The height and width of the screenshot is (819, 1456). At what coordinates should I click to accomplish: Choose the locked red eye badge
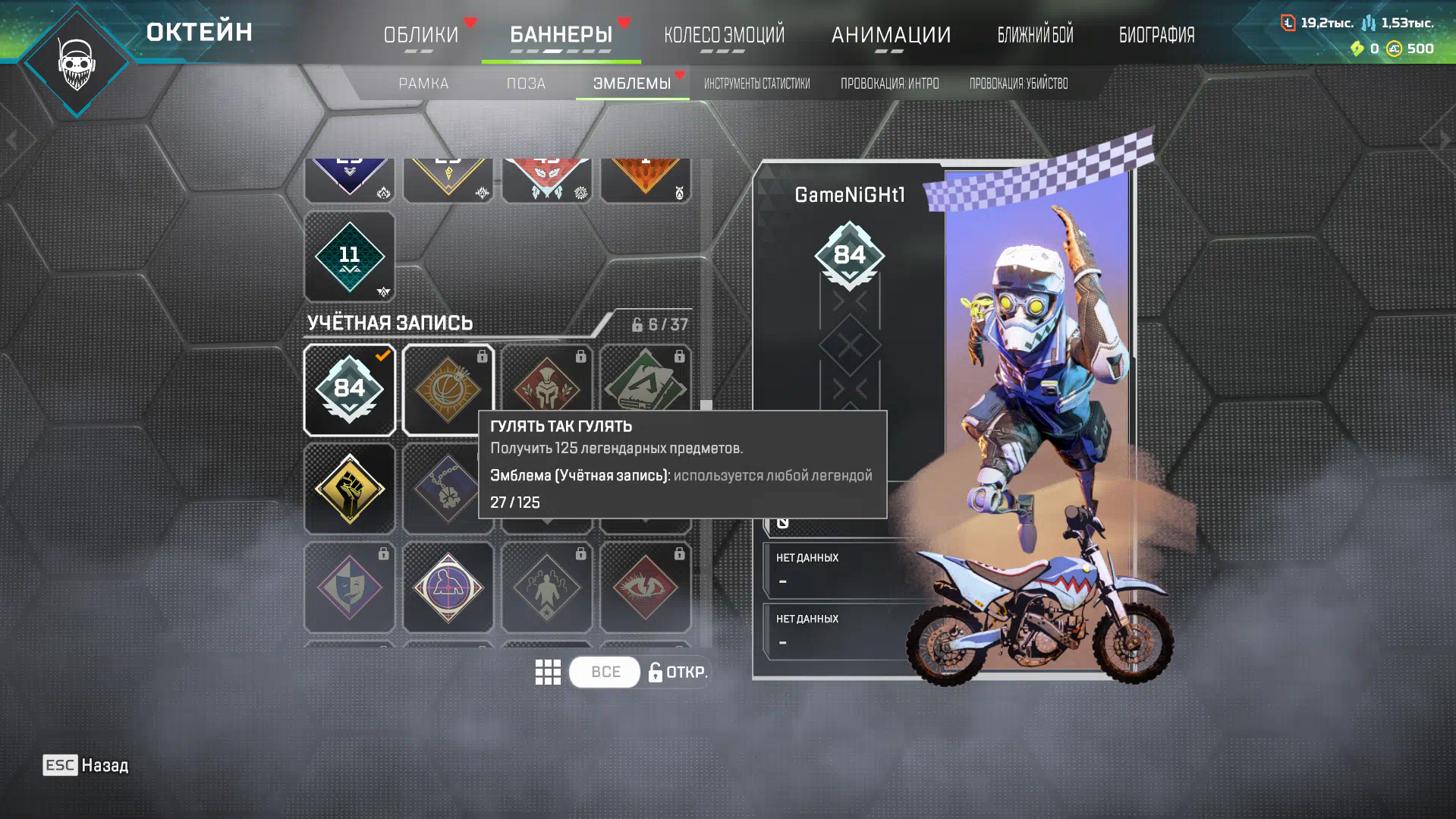click(646, 587)
